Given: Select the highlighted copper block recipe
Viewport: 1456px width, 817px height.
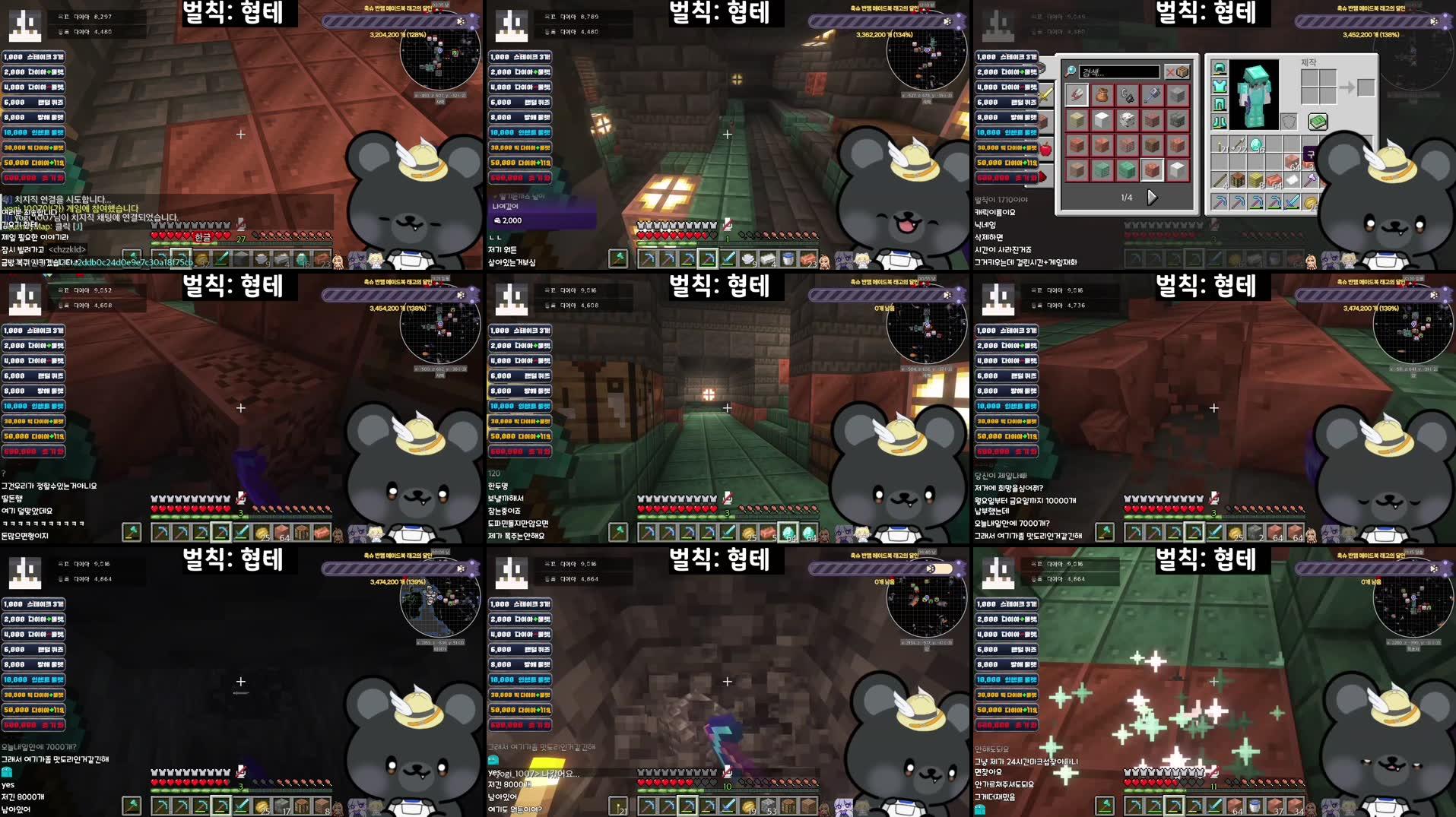Looking at the screenshot, I should coord(1153,170).
